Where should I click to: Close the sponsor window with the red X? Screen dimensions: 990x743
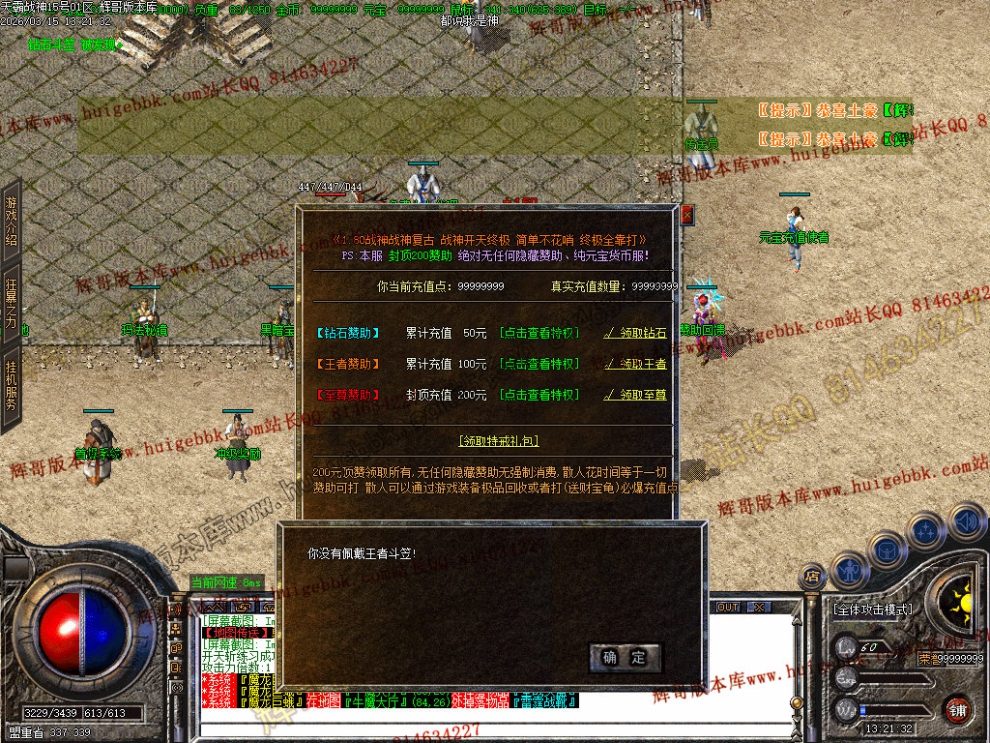pos(686,214)
